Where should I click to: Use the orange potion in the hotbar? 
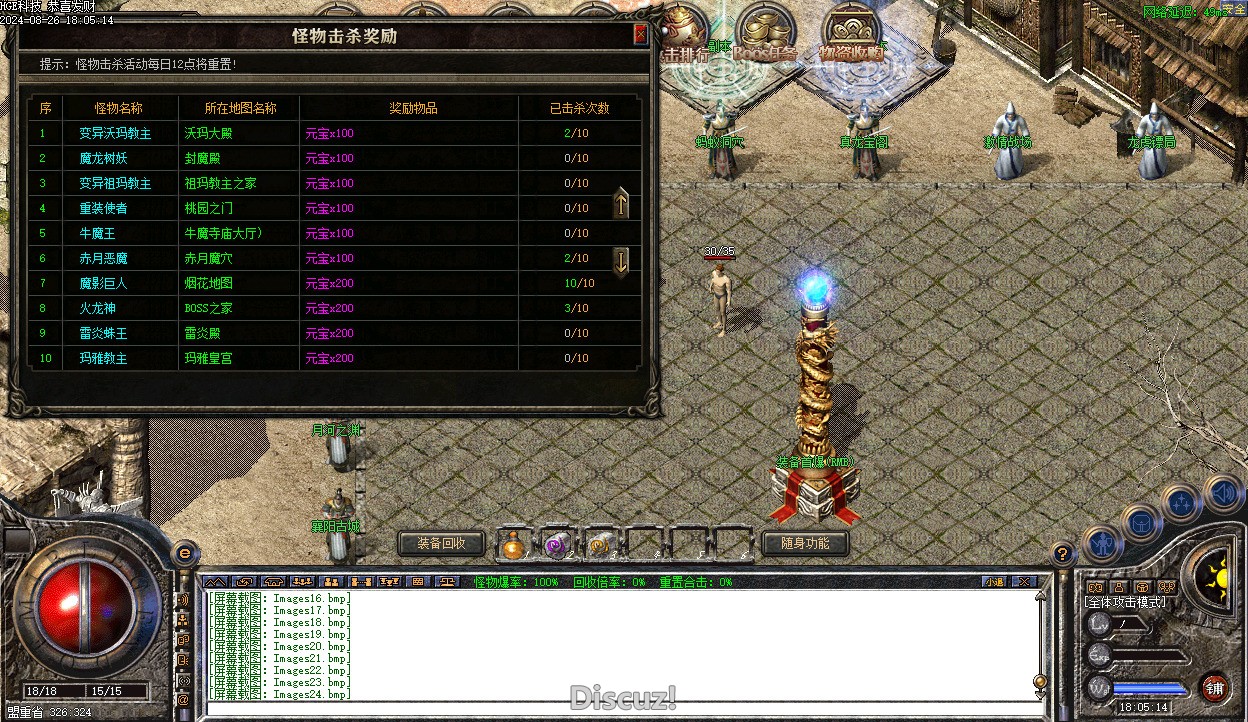point(514,544)
